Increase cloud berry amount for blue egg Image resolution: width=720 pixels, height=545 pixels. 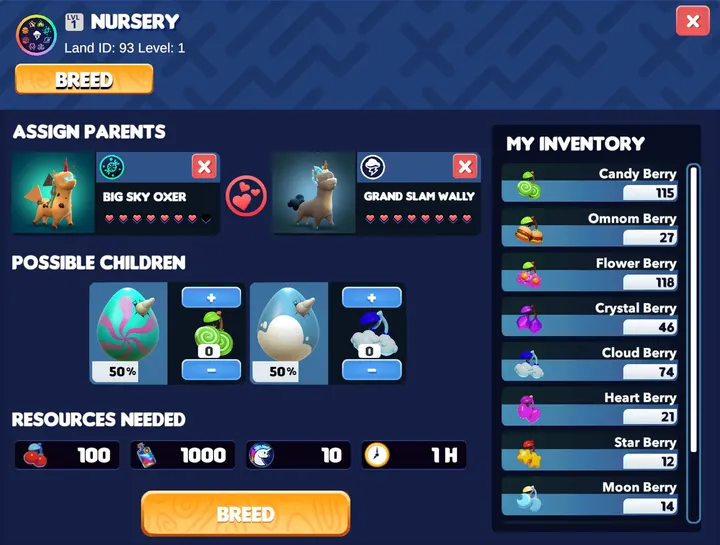(372, 297)
